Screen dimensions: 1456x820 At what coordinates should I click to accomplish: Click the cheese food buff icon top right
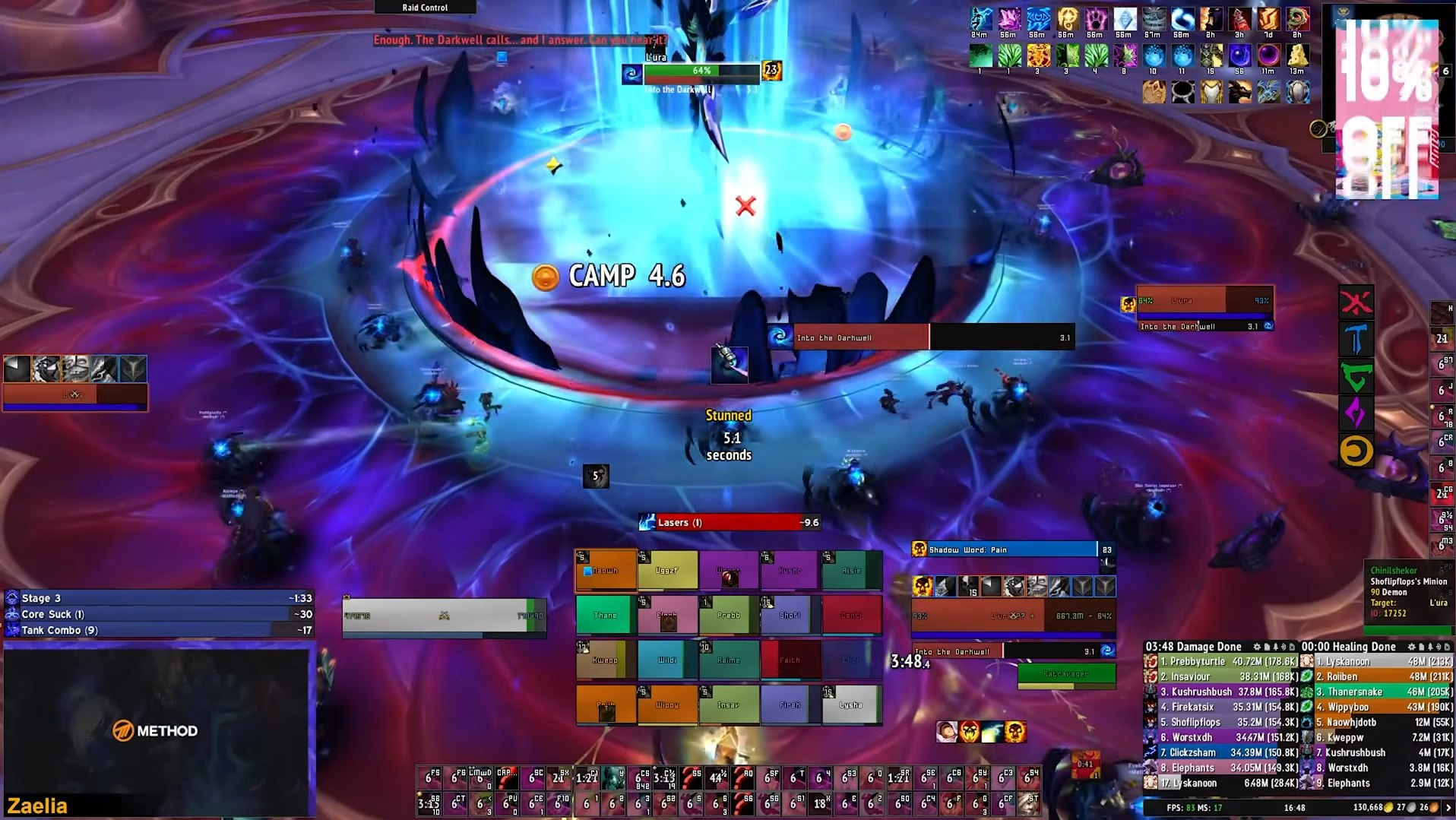pos(1297,56)
